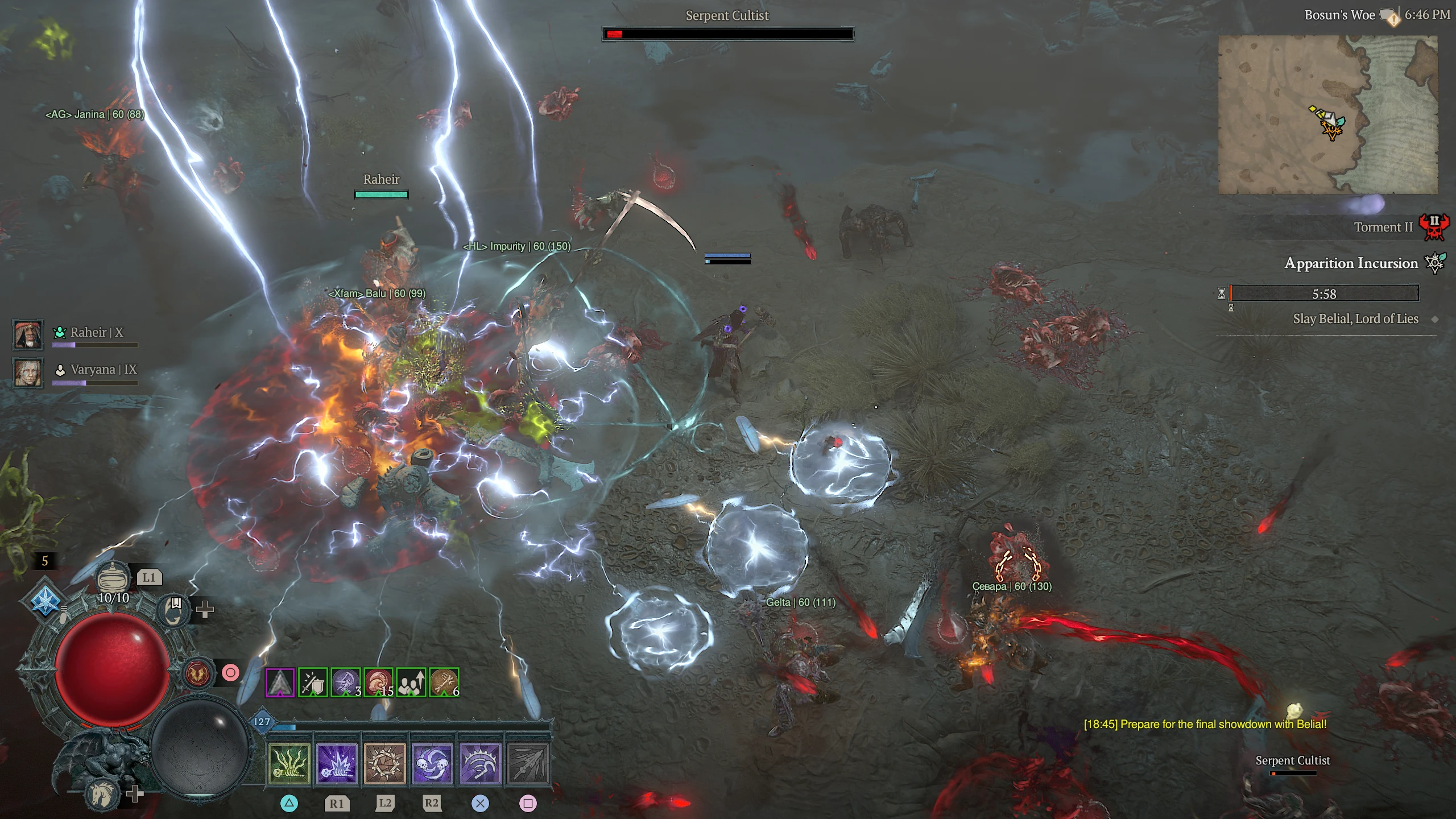Inspect the group bonus buff icon
1456x819 pixels.
[x=411, y=682]
